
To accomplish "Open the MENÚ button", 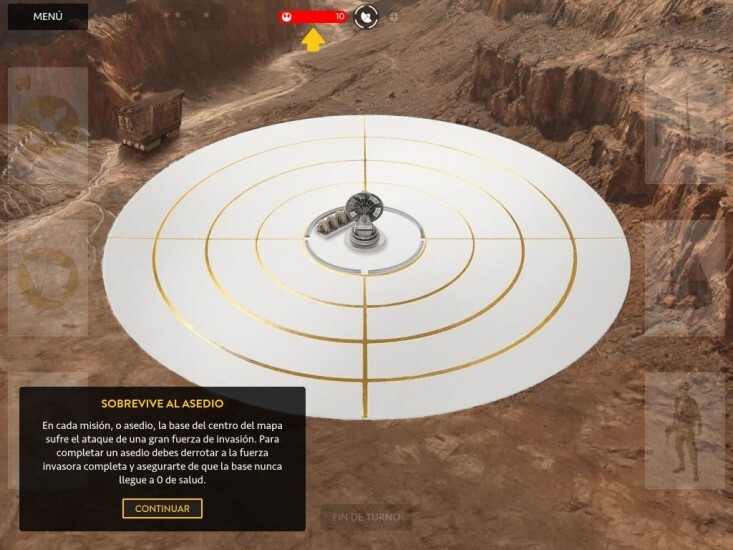I will click(x=48, y=17).
